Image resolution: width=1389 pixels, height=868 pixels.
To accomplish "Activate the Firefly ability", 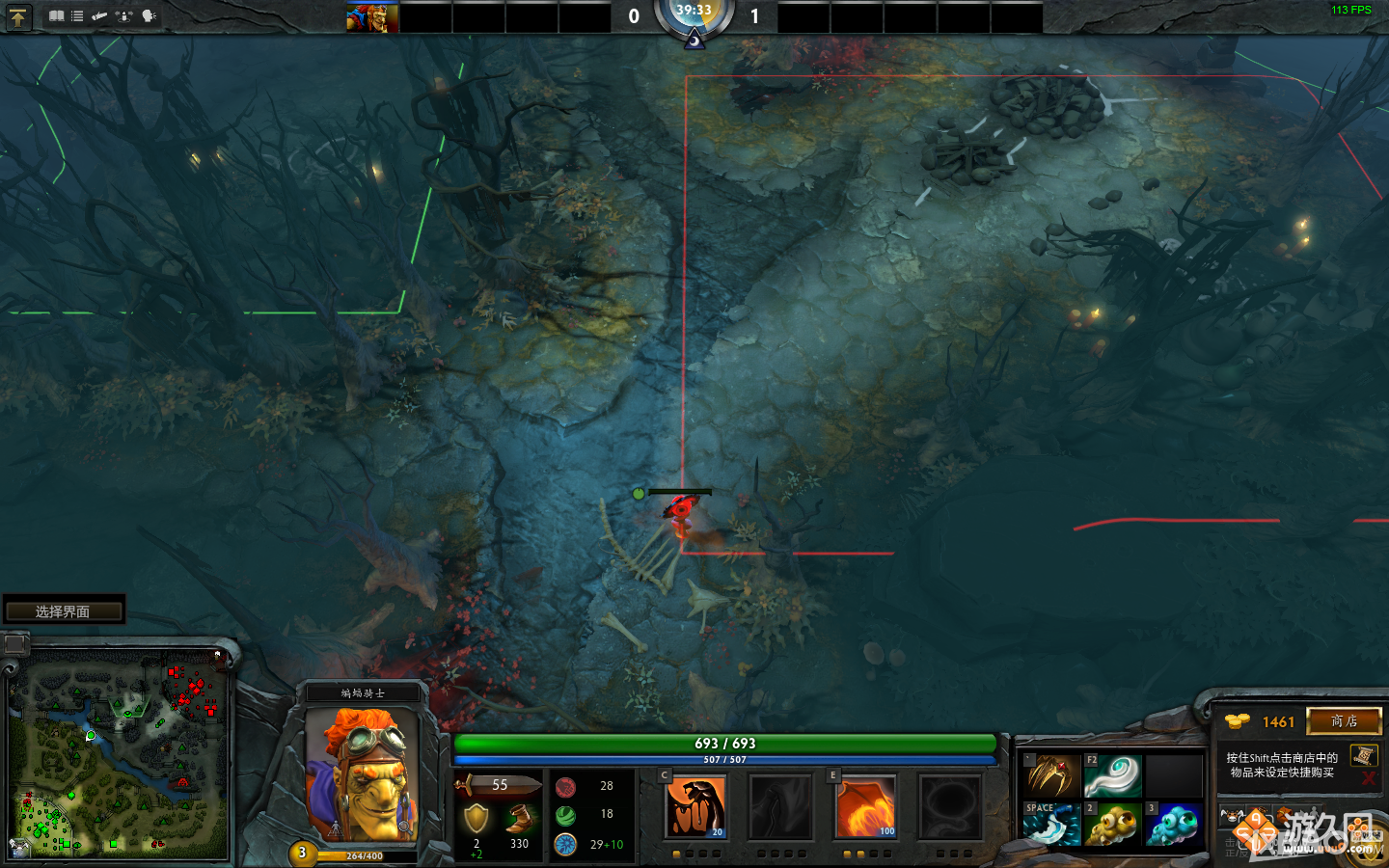I will (x=865, y=808).
